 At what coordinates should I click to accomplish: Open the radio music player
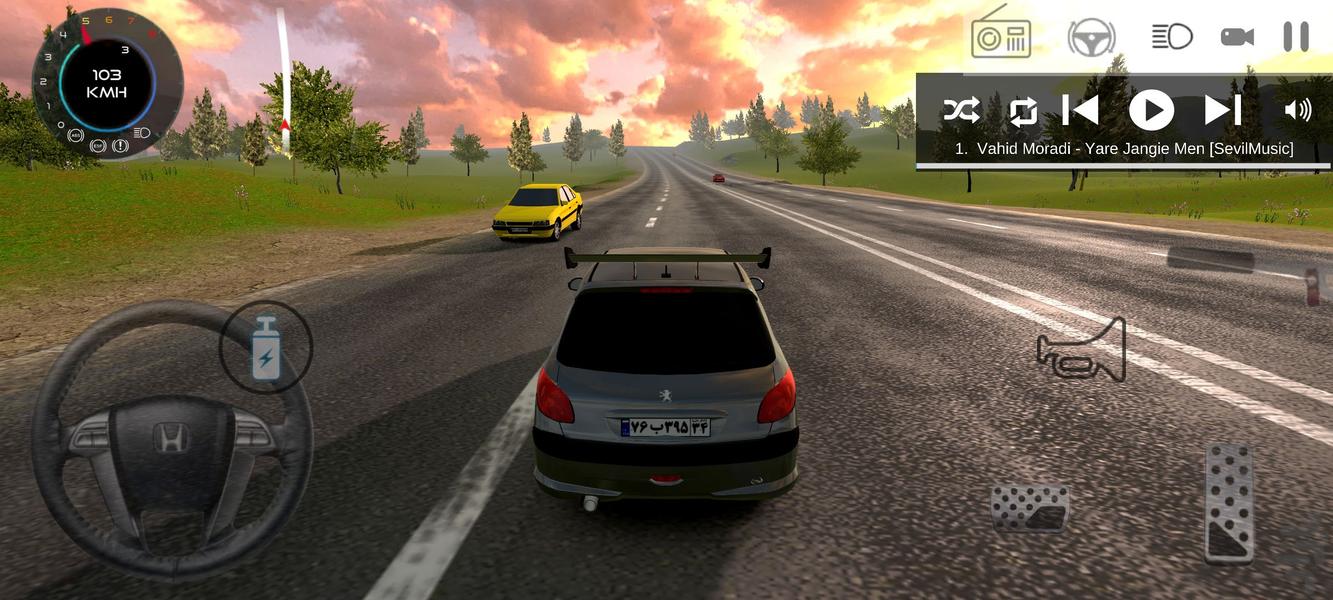tap(1001, 34)
